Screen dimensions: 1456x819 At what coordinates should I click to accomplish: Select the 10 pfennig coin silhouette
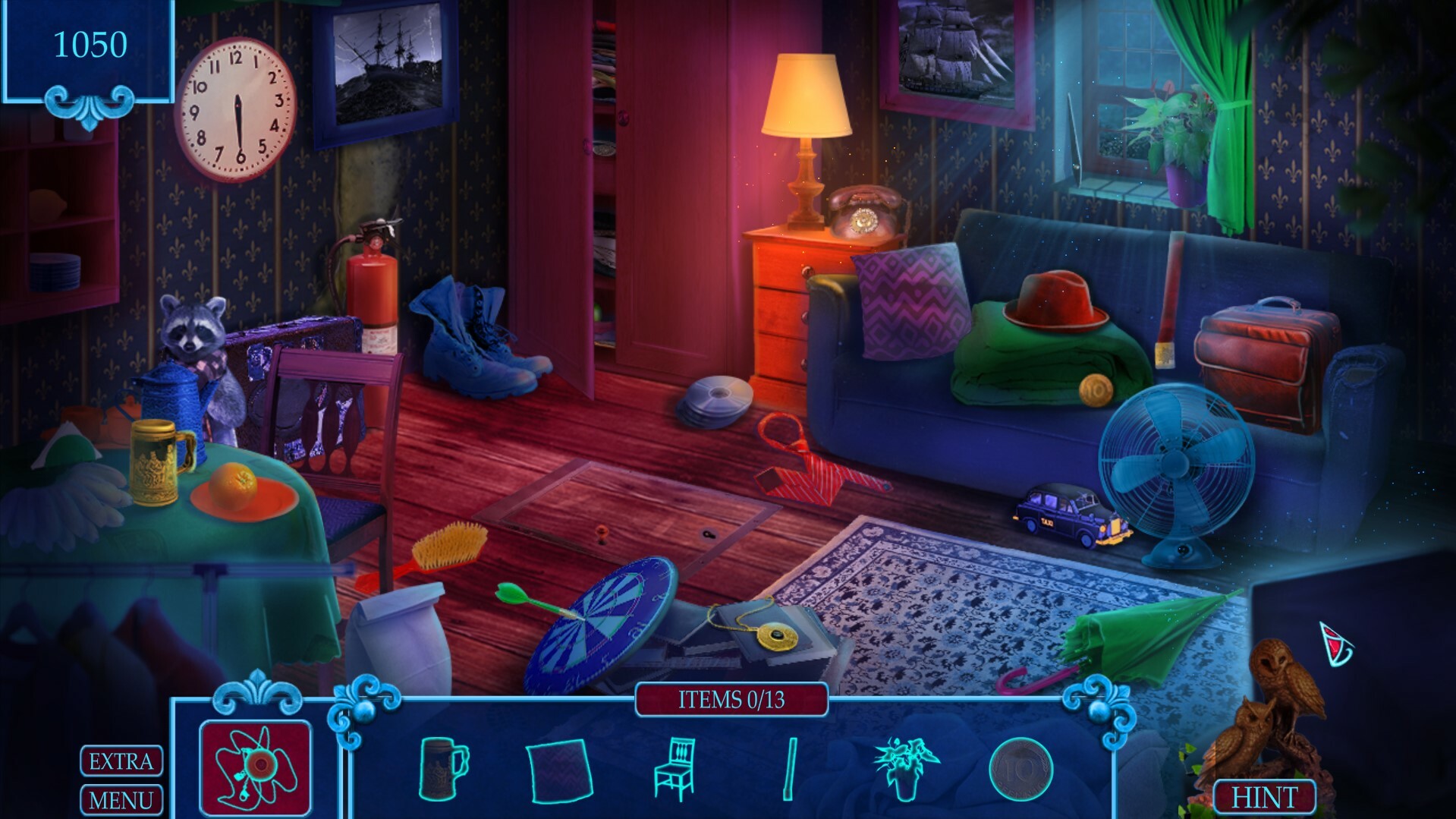(x=1020, y=769)
